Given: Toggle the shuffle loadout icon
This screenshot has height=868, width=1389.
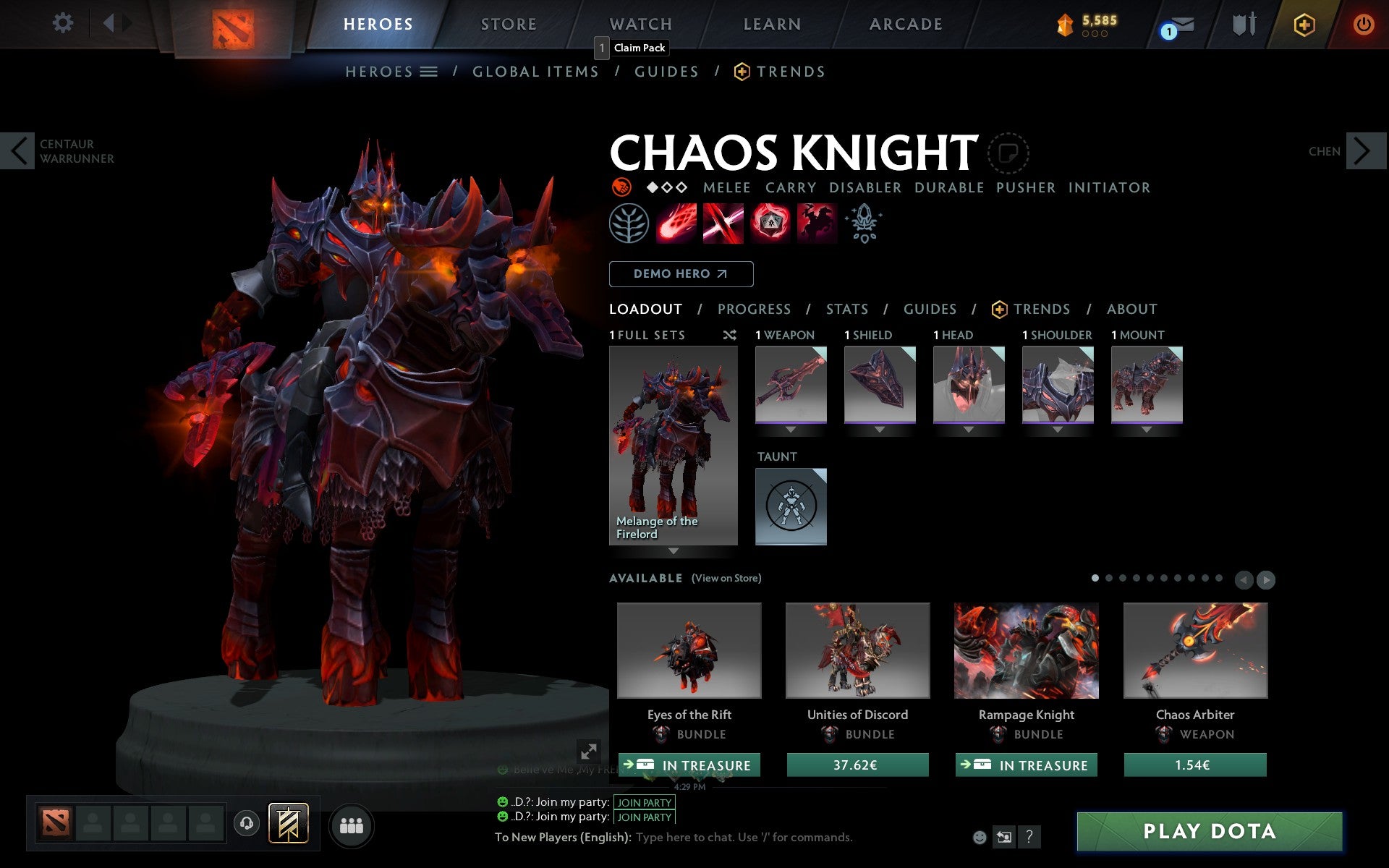Looking at the screenshot, I should pyautogui.click(x=729, y=335).
